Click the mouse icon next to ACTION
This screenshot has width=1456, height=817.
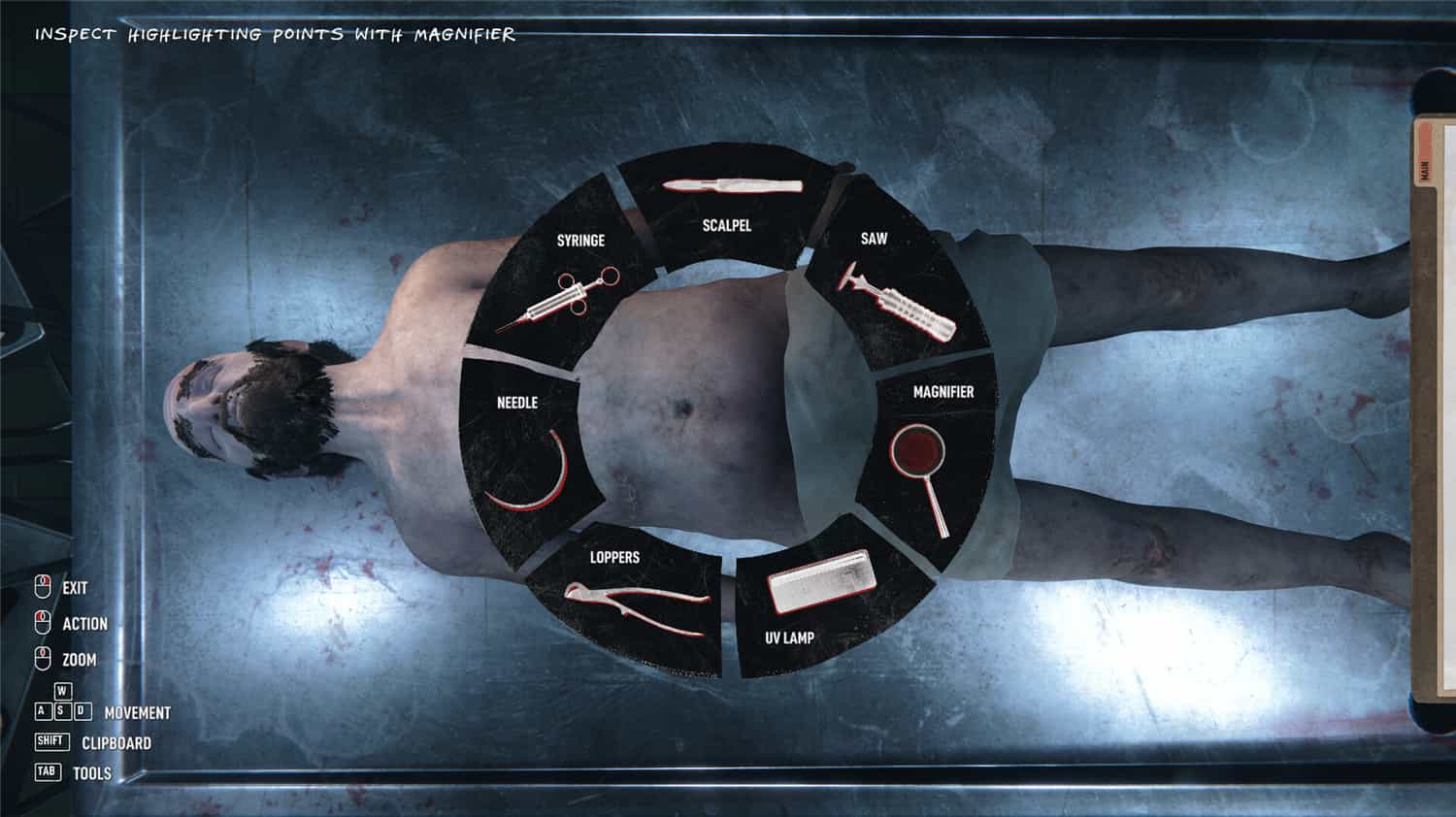[x=43, y=623]
